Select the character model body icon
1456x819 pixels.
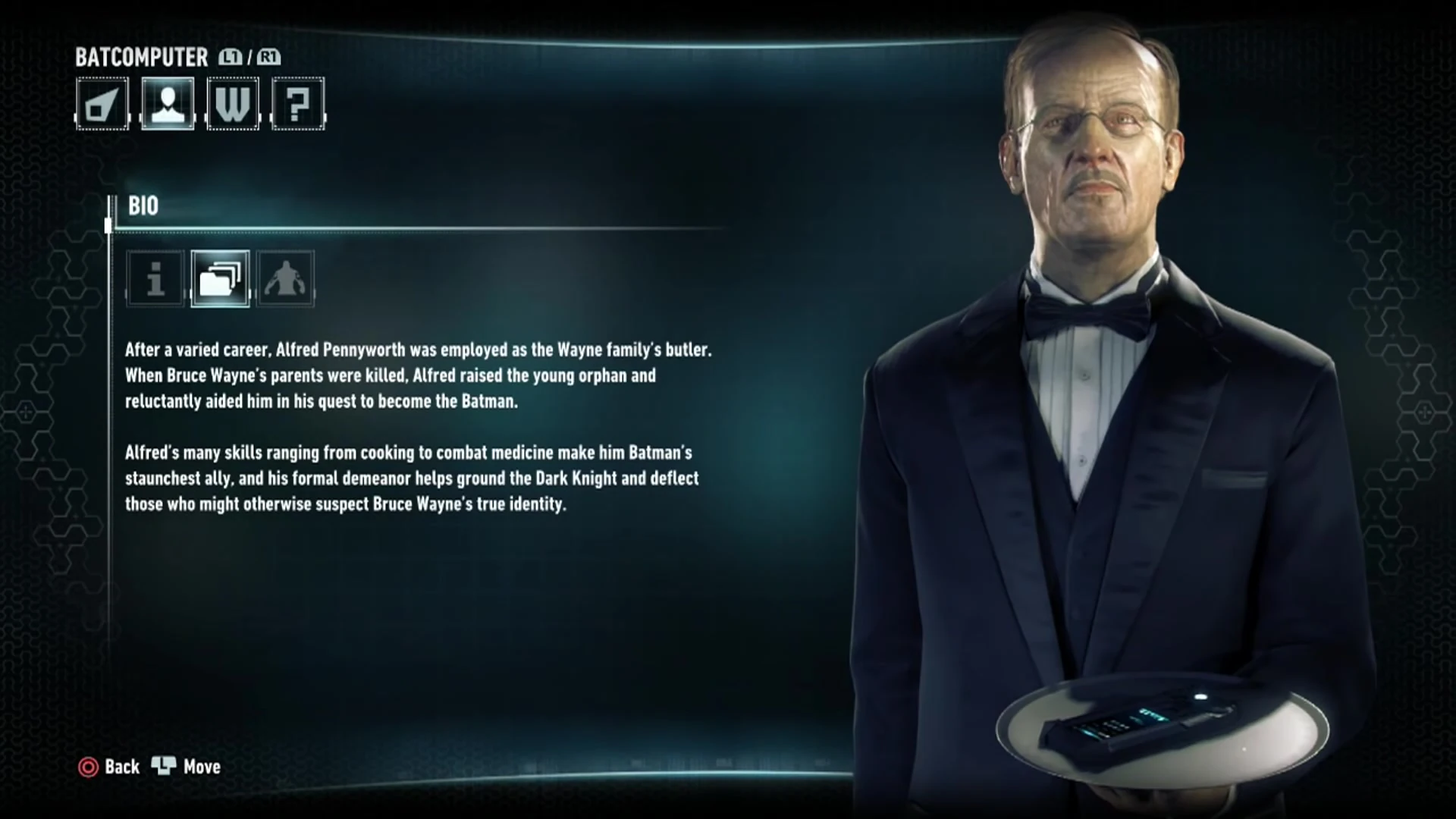tap(286, 280)
